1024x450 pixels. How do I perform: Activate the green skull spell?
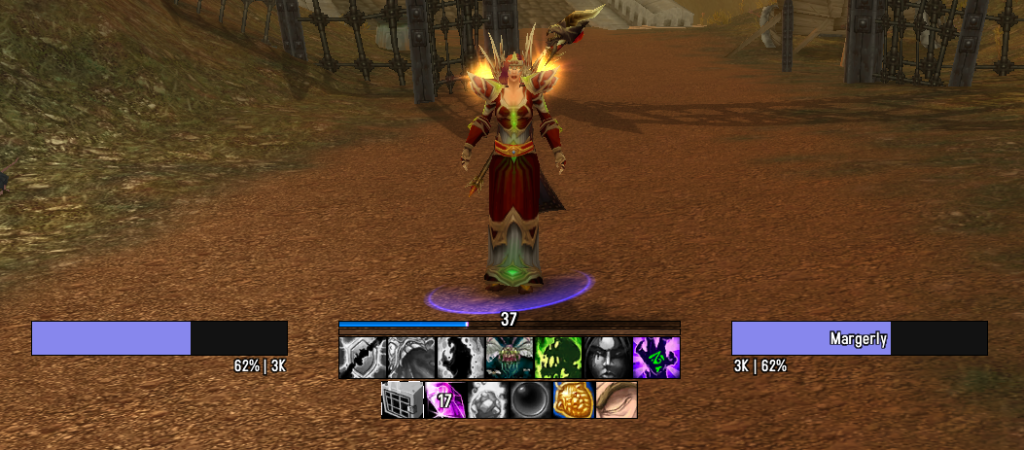click(x=559, y=357)
